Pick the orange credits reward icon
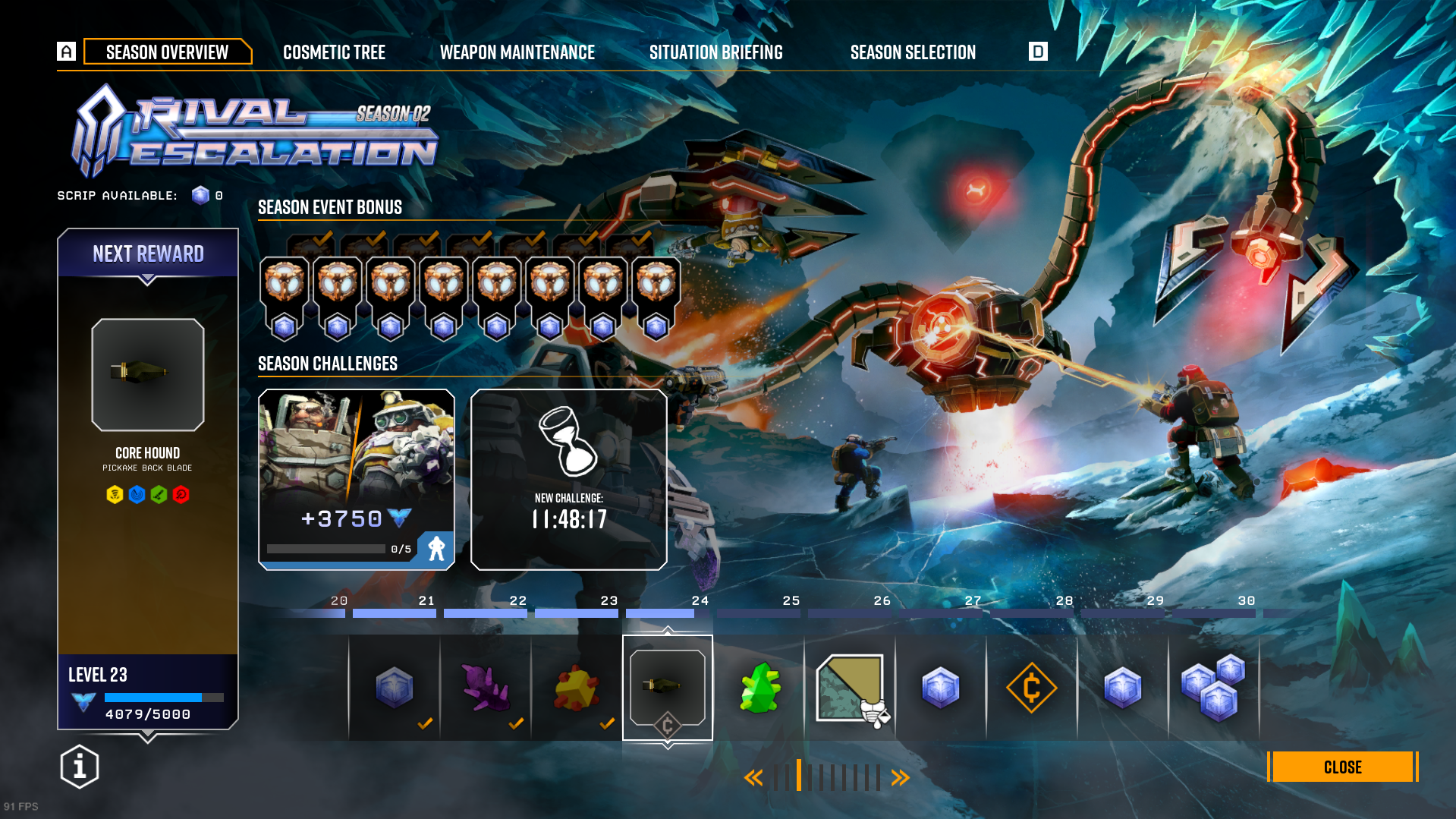This screenshot has height=819, width=1456. (x=1031, y=688)
